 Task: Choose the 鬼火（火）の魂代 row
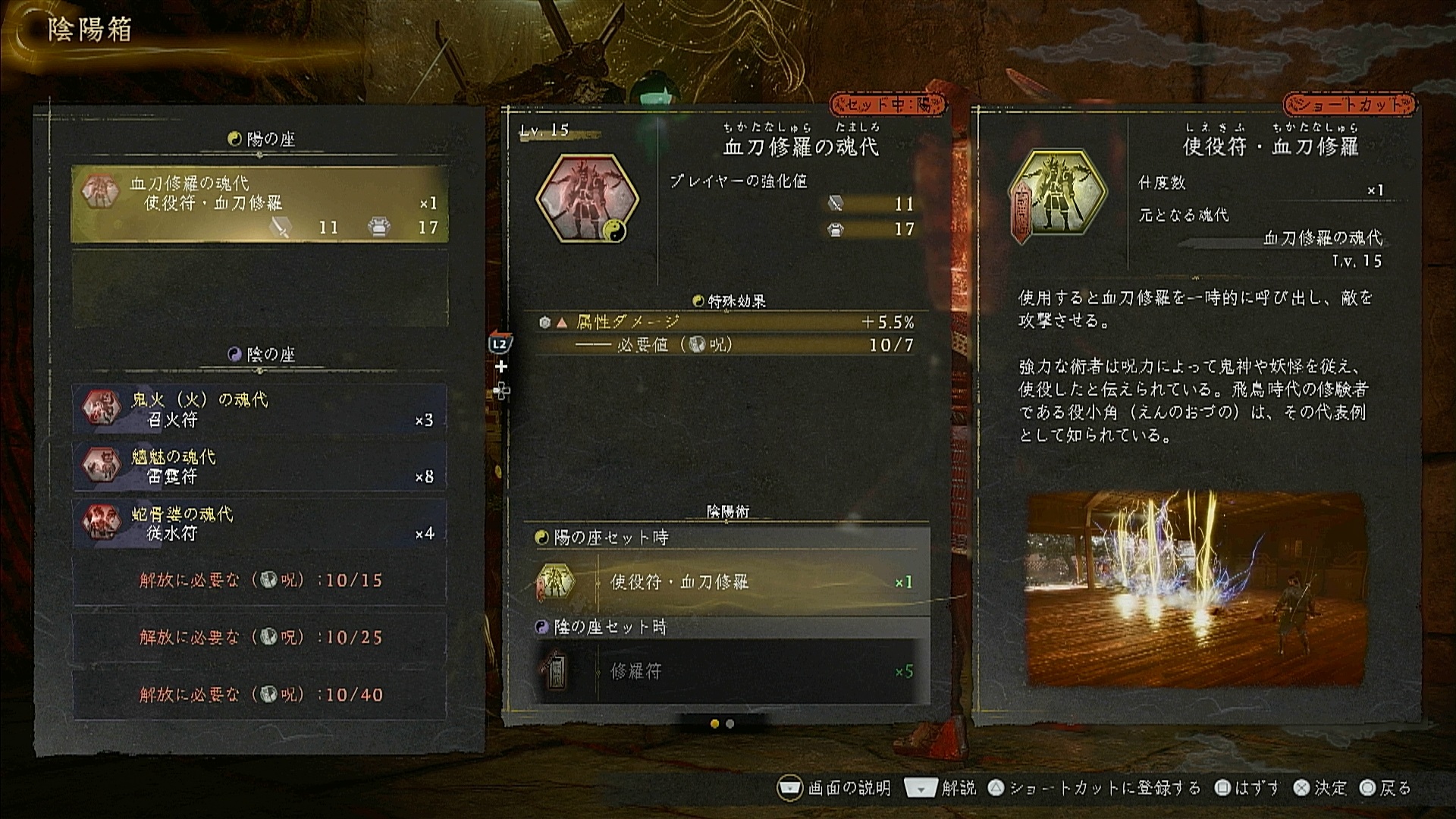pyautogui.click(x=259, y=409)
